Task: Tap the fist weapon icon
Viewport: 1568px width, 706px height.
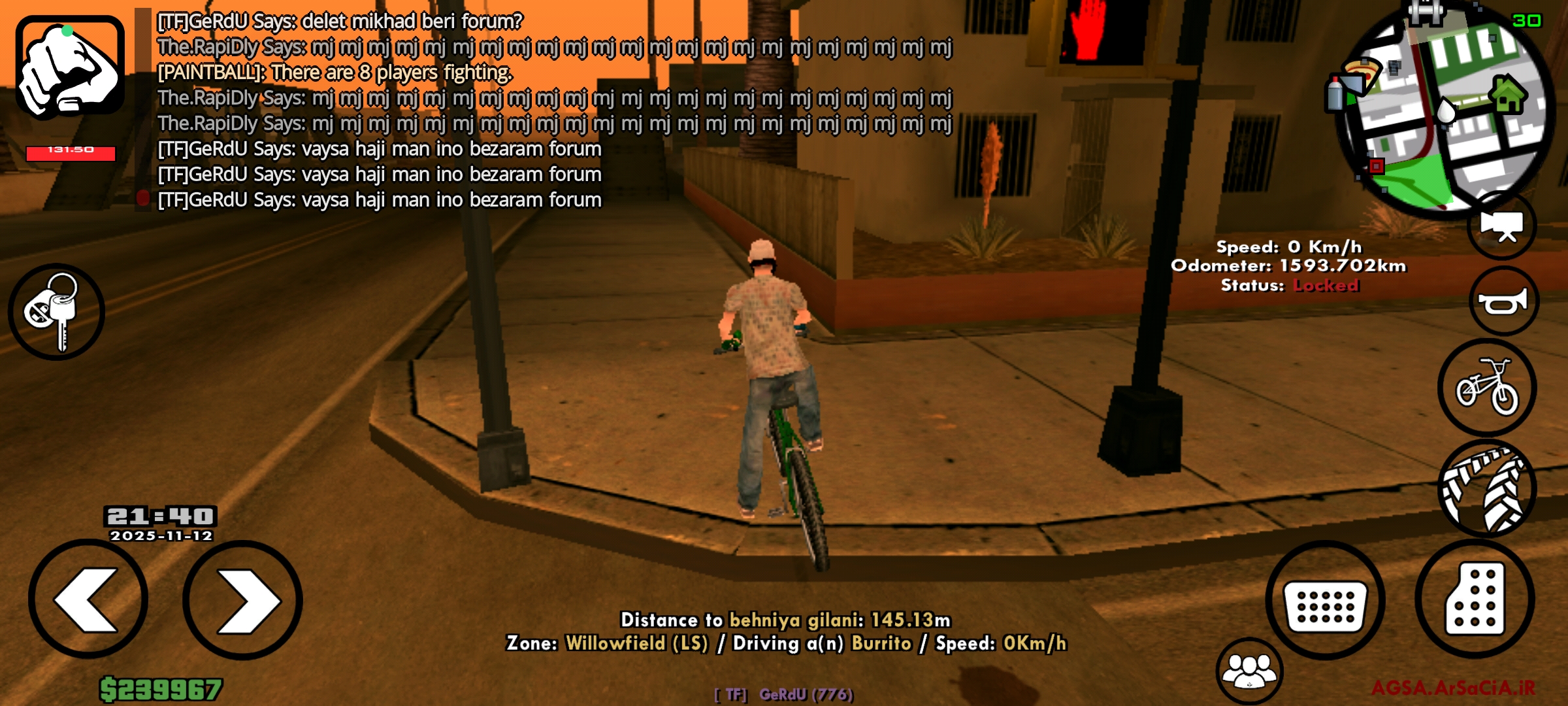Action: pos(70,67)
